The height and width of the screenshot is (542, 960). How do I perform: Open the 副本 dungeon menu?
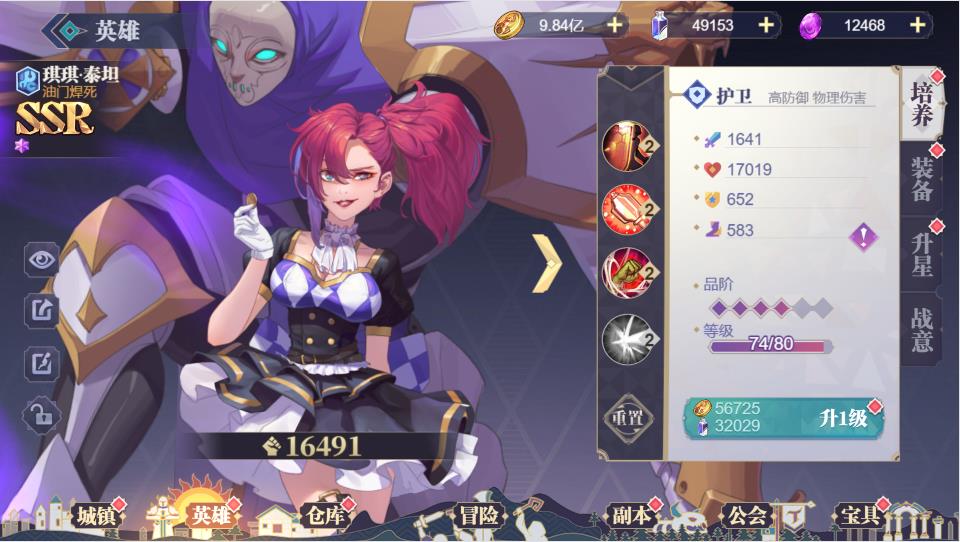pyautogui.click(x=631, y=516)
